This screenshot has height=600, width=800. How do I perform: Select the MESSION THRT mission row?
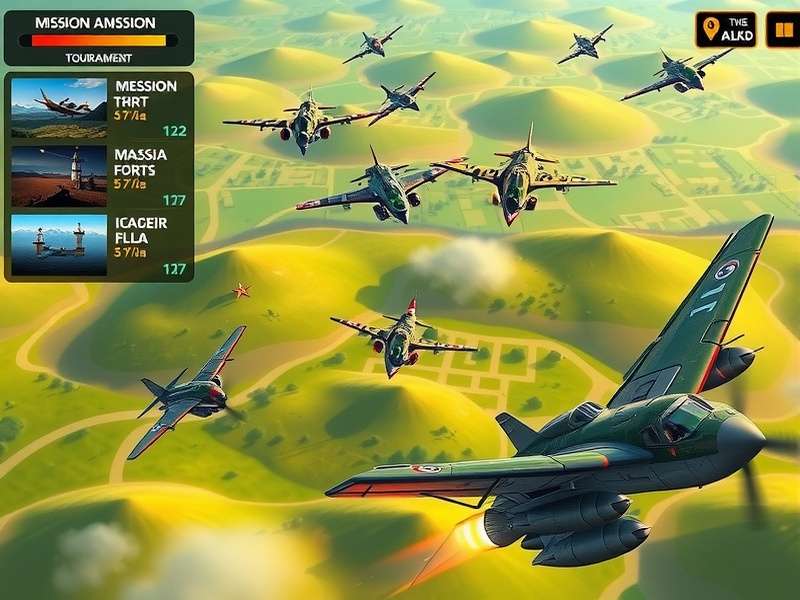pos(100,107)
